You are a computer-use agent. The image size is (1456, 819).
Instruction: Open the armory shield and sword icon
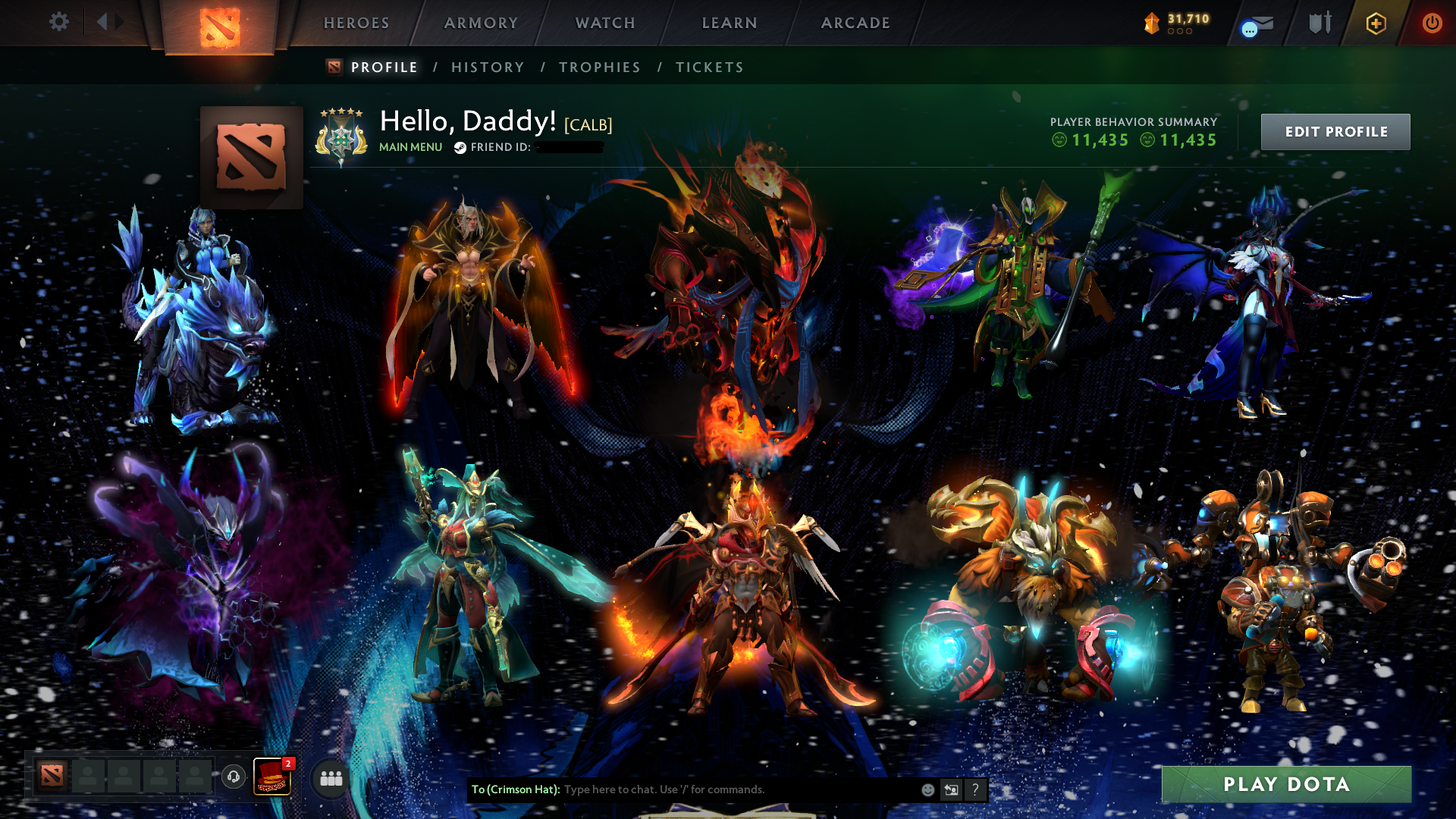(1321, 22)
